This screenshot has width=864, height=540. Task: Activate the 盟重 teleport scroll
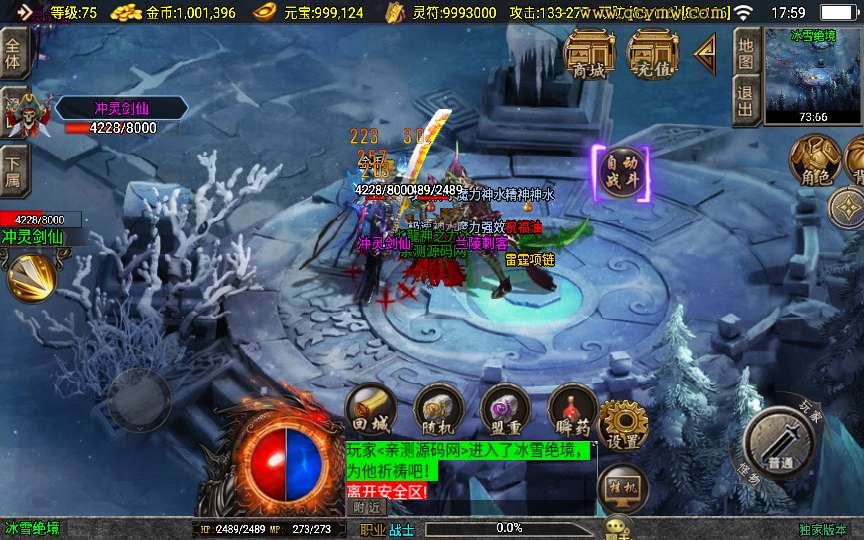point(505,410)
